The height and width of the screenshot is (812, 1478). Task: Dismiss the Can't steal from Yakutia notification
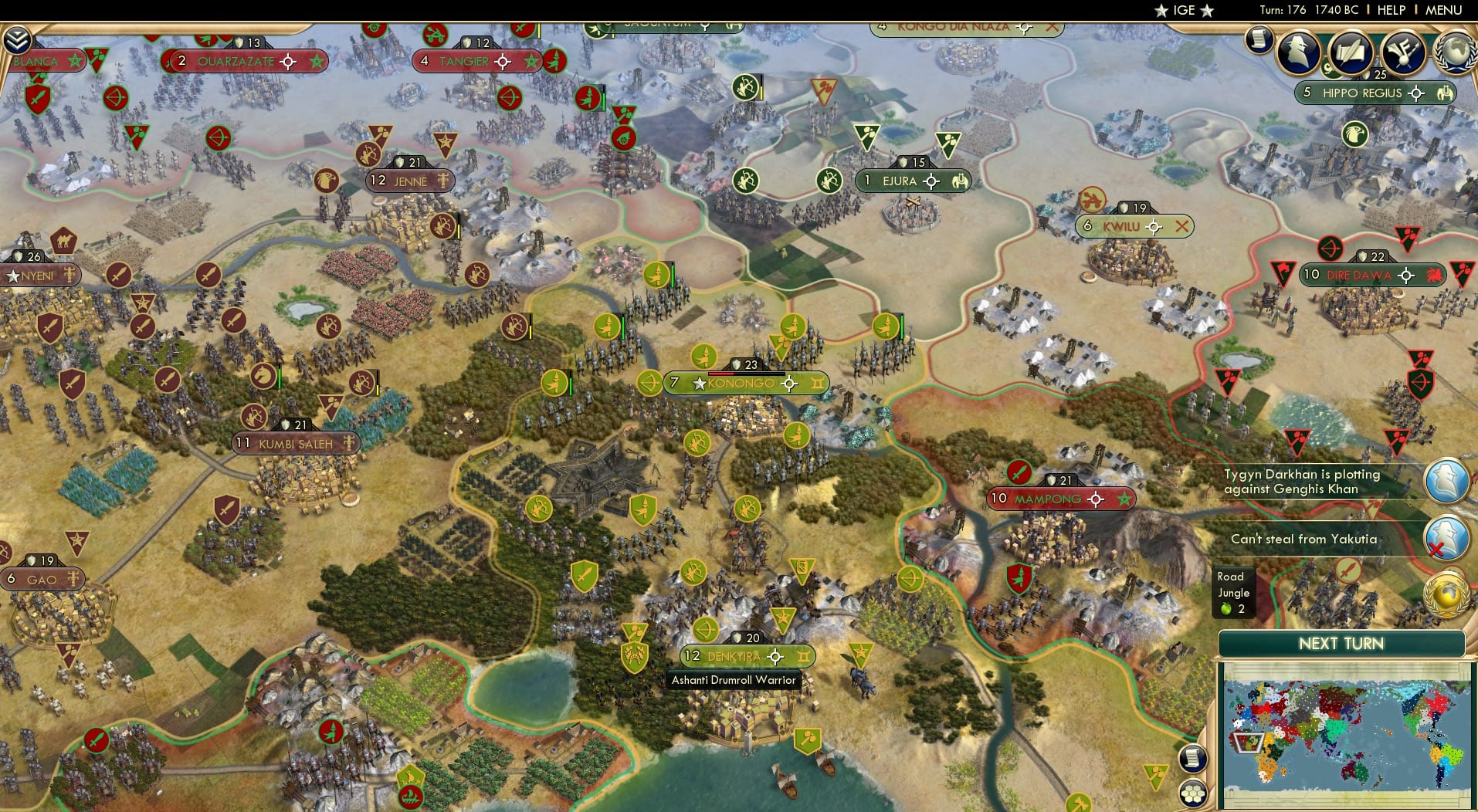1446,538
